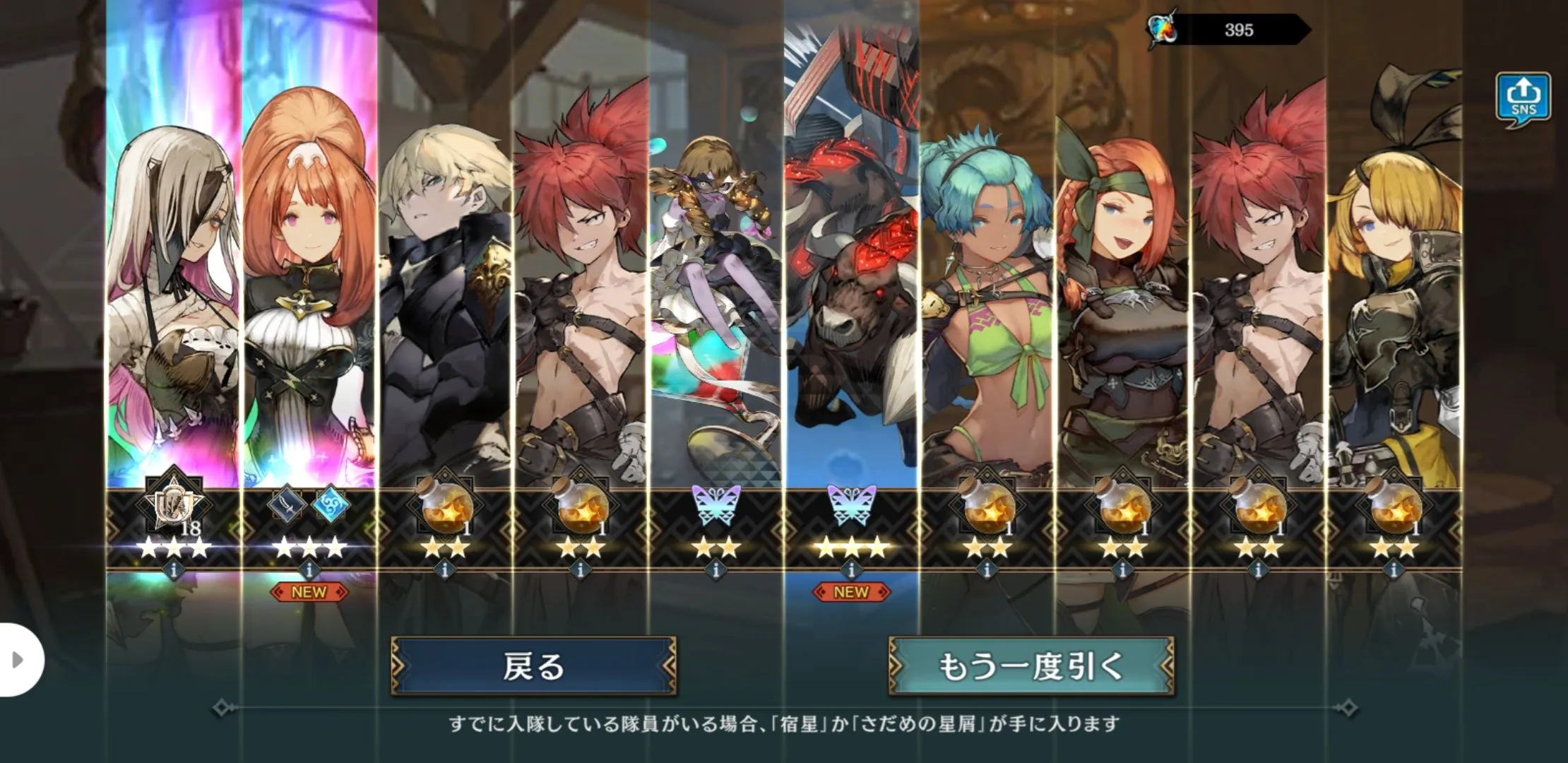Screen dimensions: 1568x763
Task: Click the 戻る back button
Action: (x=533, y=666)
